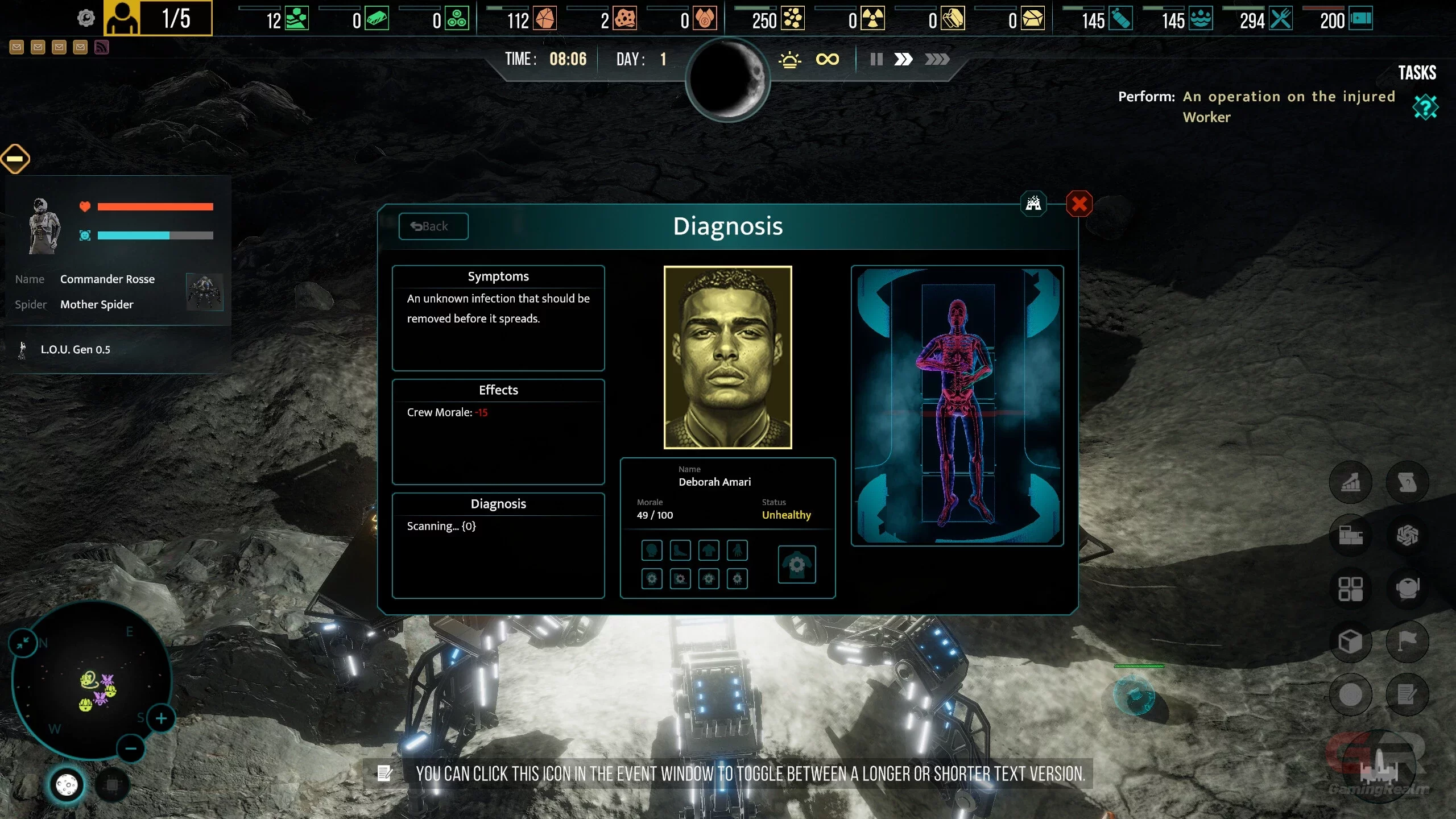Viewport: 1456px width, 819px height.
Task: Open the purple feed notification icon
Action: [102, 47]
